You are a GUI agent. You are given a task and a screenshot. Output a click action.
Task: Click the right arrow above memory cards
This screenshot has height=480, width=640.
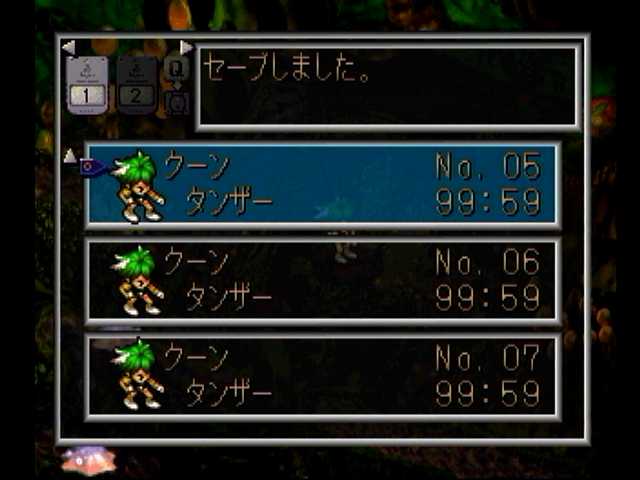point(186,47)
